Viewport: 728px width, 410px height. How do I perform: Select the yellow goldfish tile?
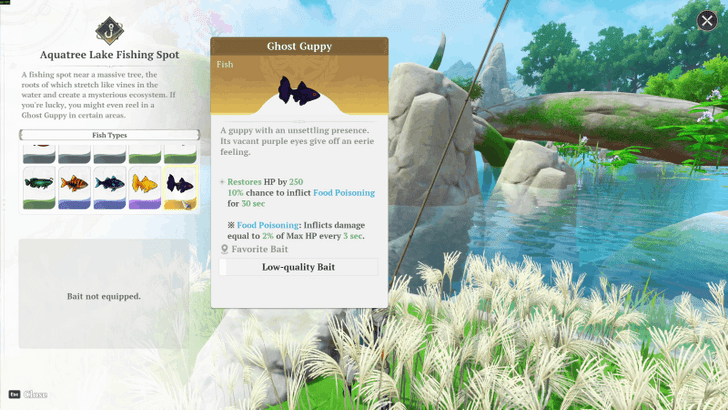tap(145, 187)
